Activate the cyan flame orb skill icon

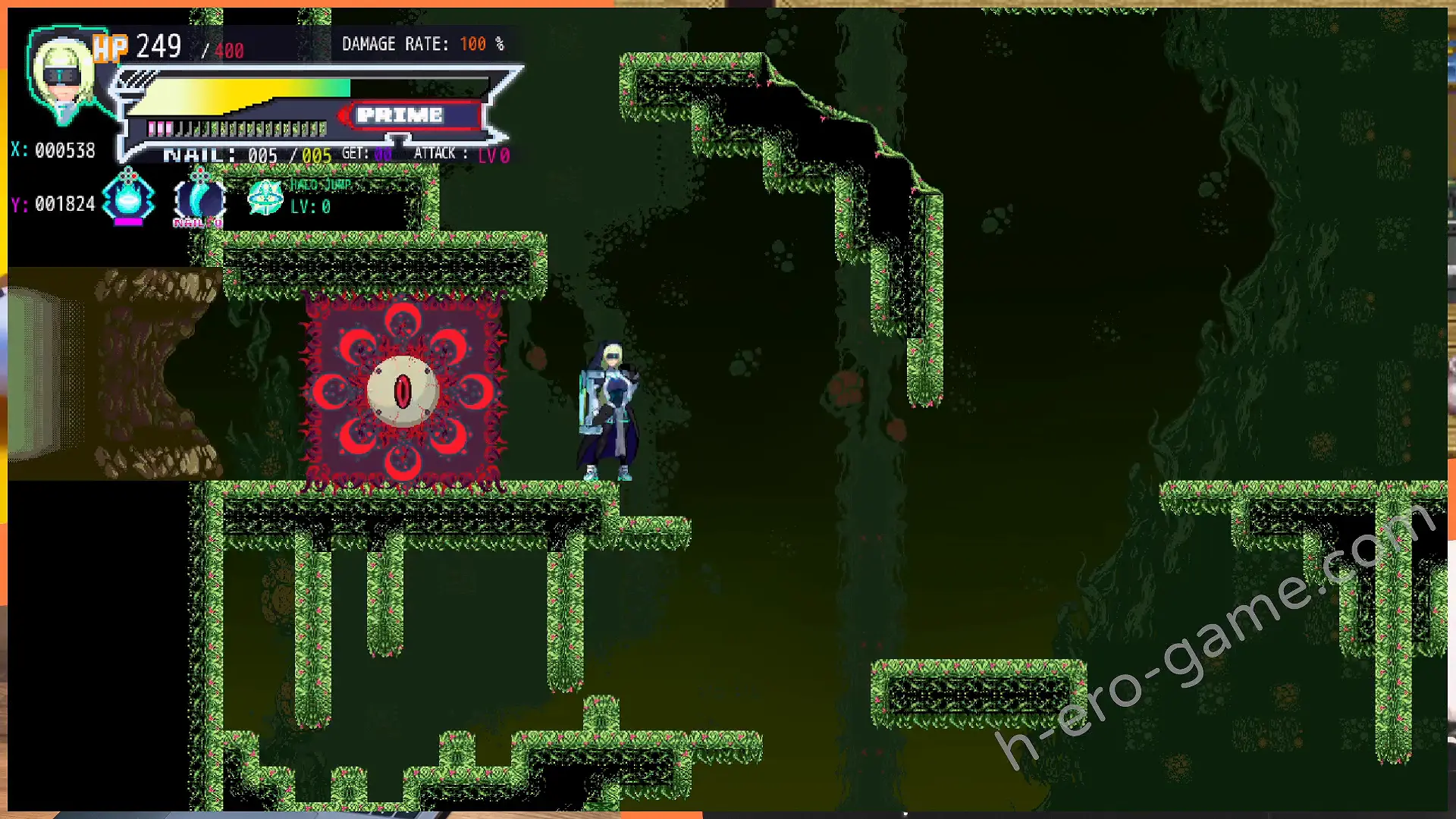tap(128, 199)
